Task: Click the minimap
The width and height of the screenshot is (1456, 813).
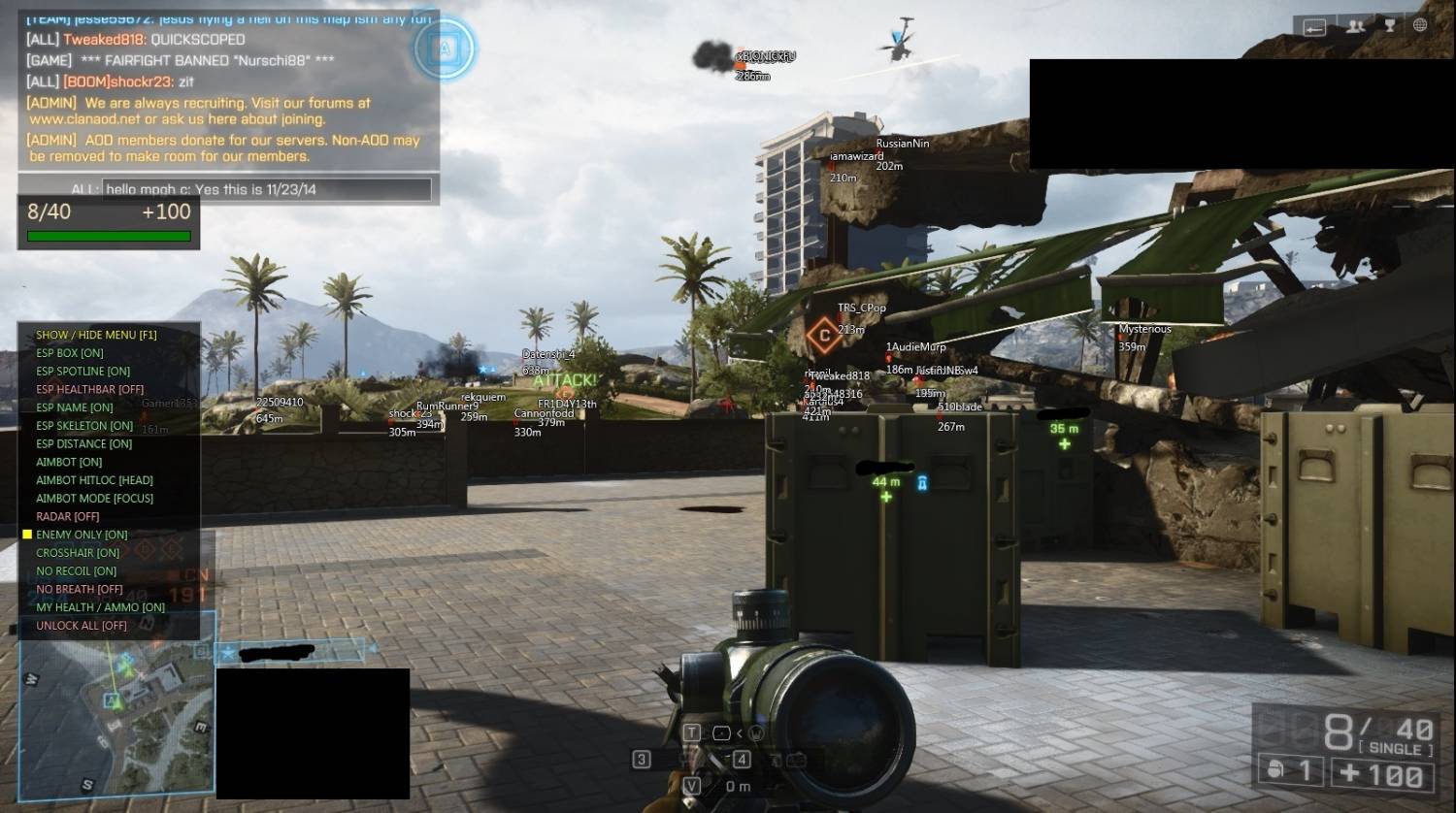Action: [115, 718]
